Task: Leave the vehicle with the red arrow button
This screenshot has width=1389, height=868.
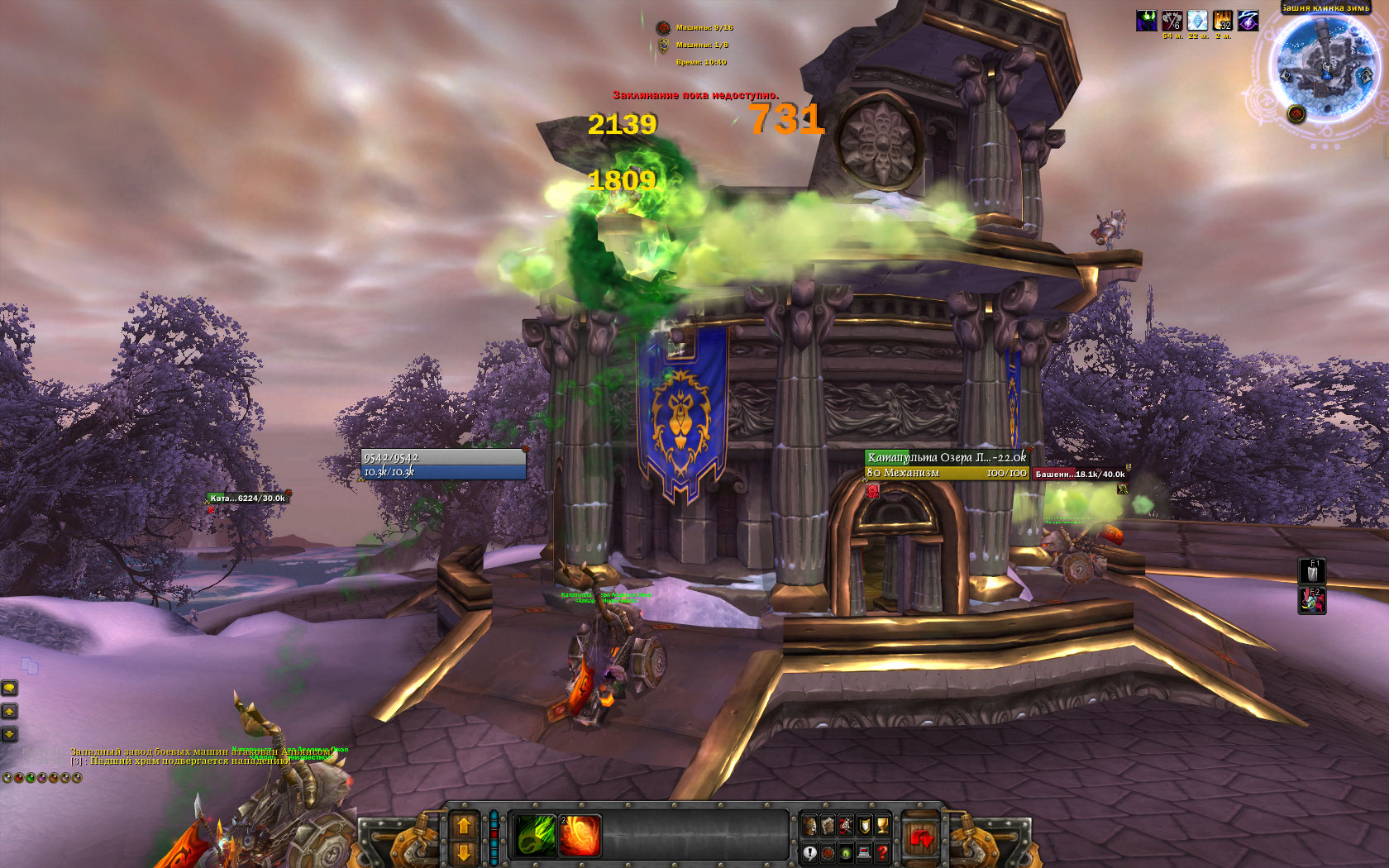Action: (x=920, y=838)
